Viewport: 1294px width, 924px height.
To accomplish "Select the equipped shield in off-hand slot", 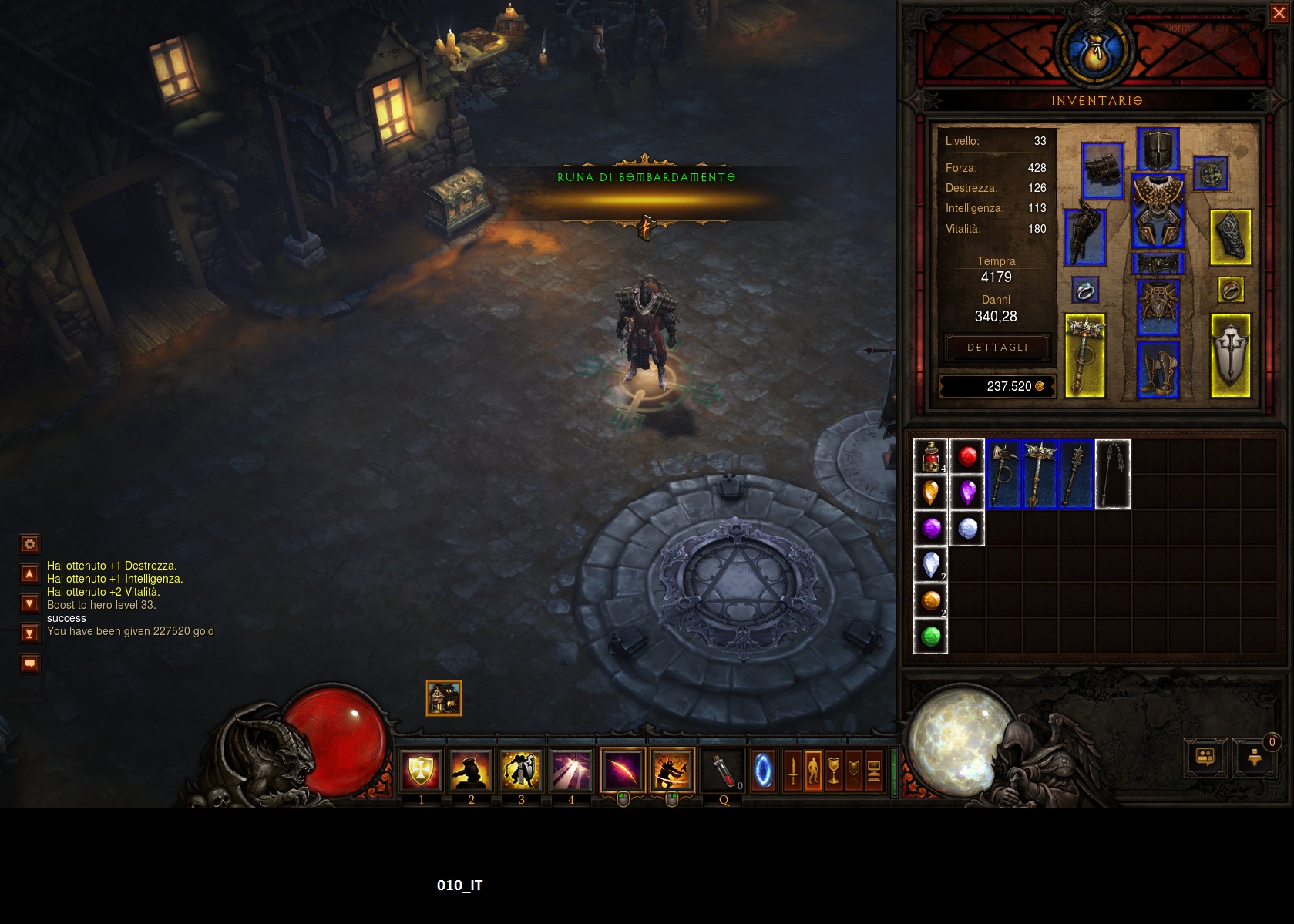I will click(1230, 355).
